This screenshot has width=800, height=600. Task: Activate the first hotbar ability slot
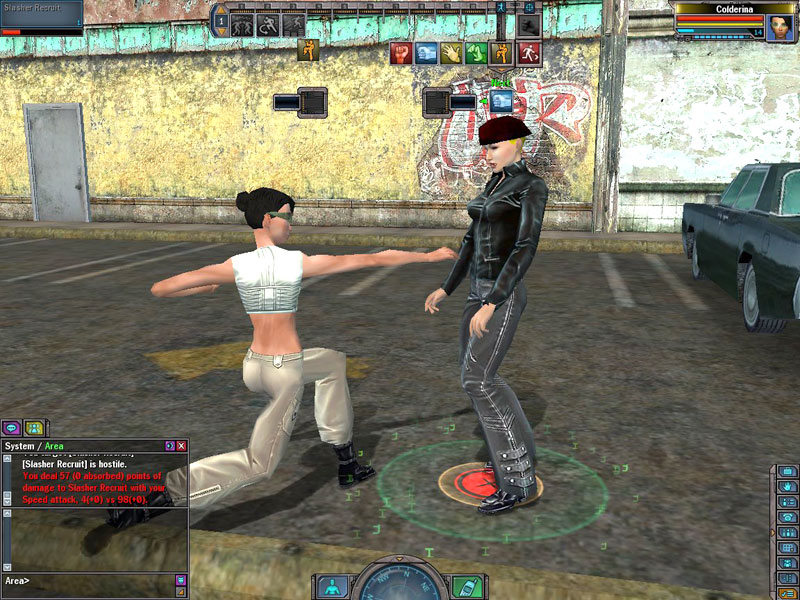coord(242,24)
